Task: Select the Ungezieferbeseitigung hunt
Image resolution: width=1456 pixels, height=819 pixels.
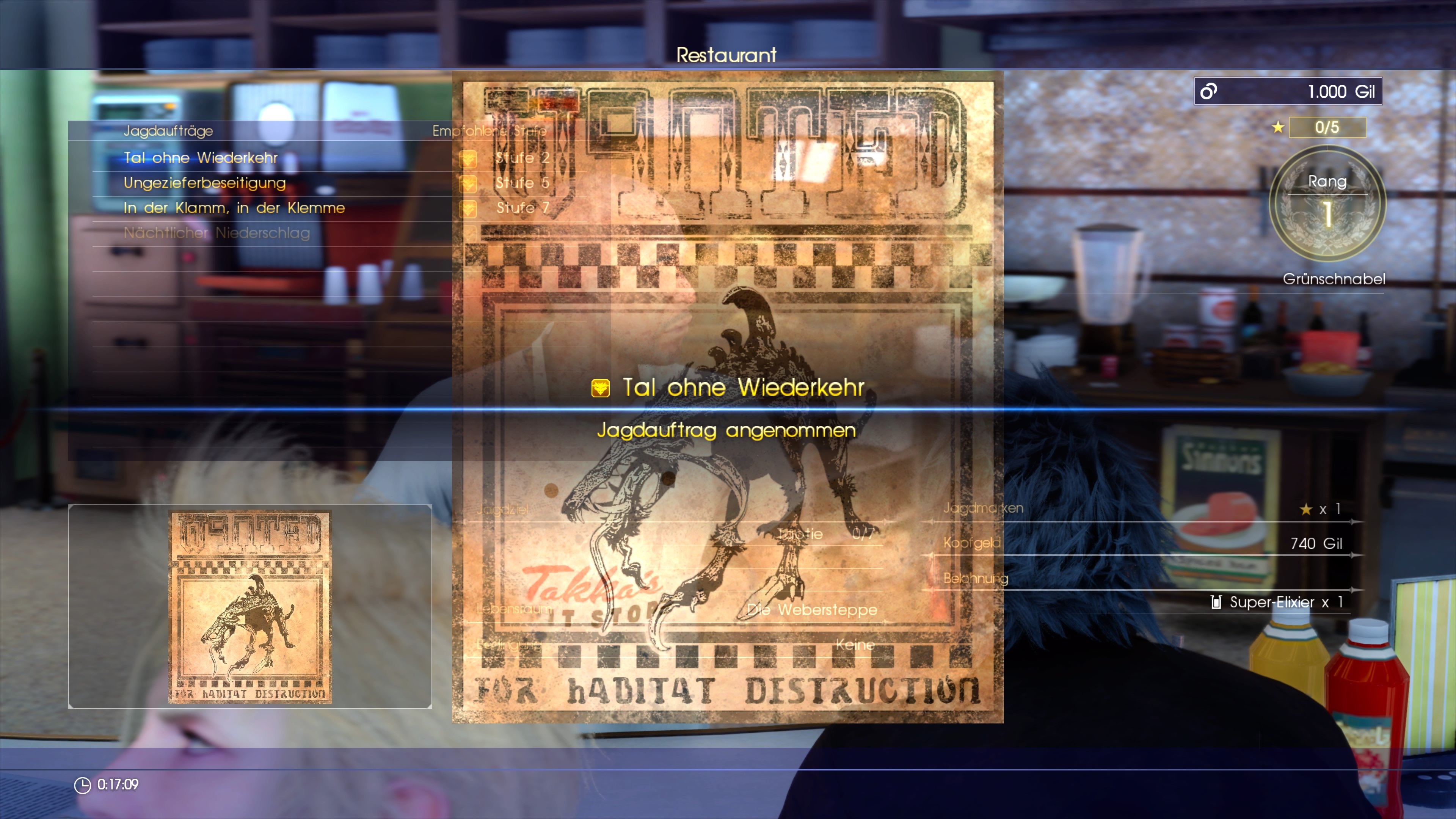Action: click(x=205, y=183)
